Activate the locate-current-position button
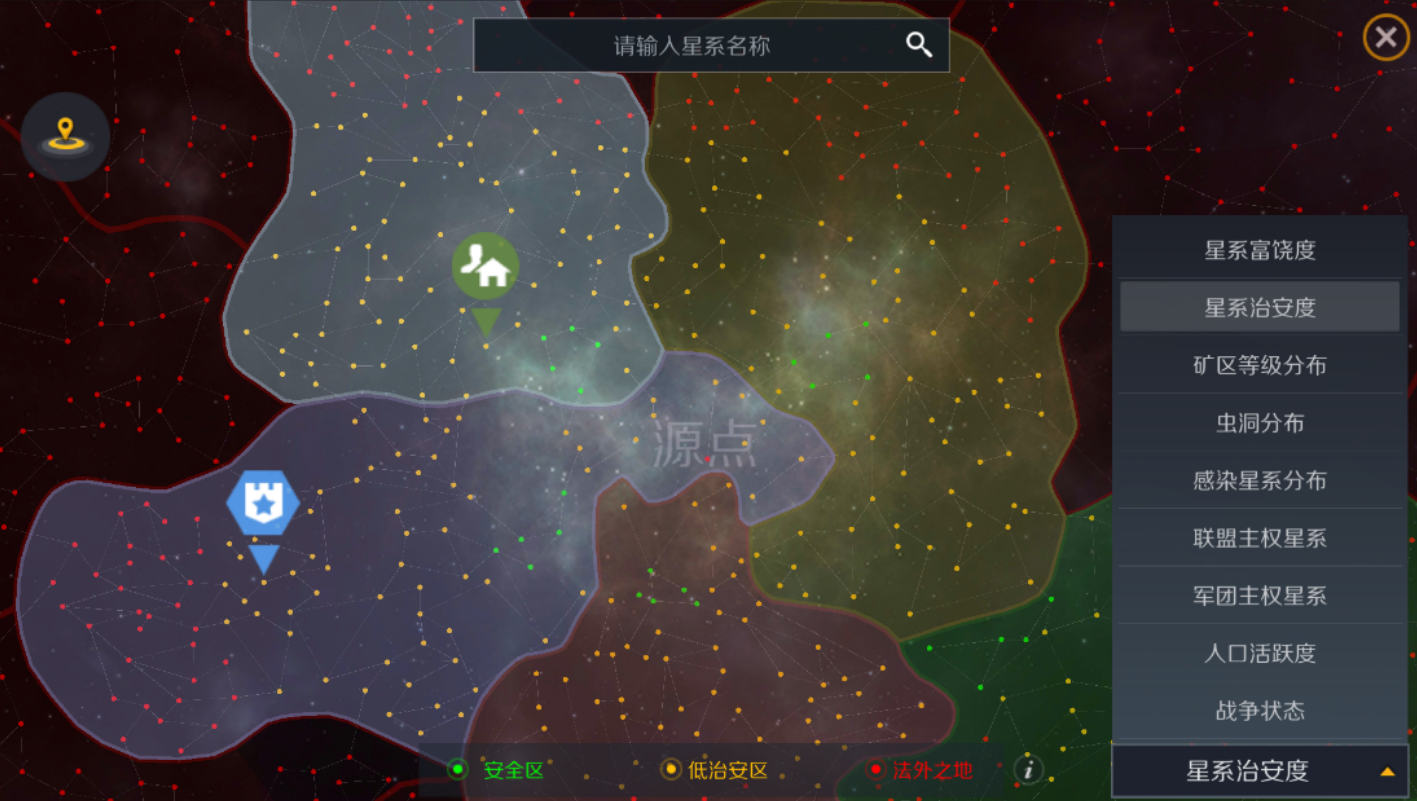The image size is (1417, 801). coord(65,137)
